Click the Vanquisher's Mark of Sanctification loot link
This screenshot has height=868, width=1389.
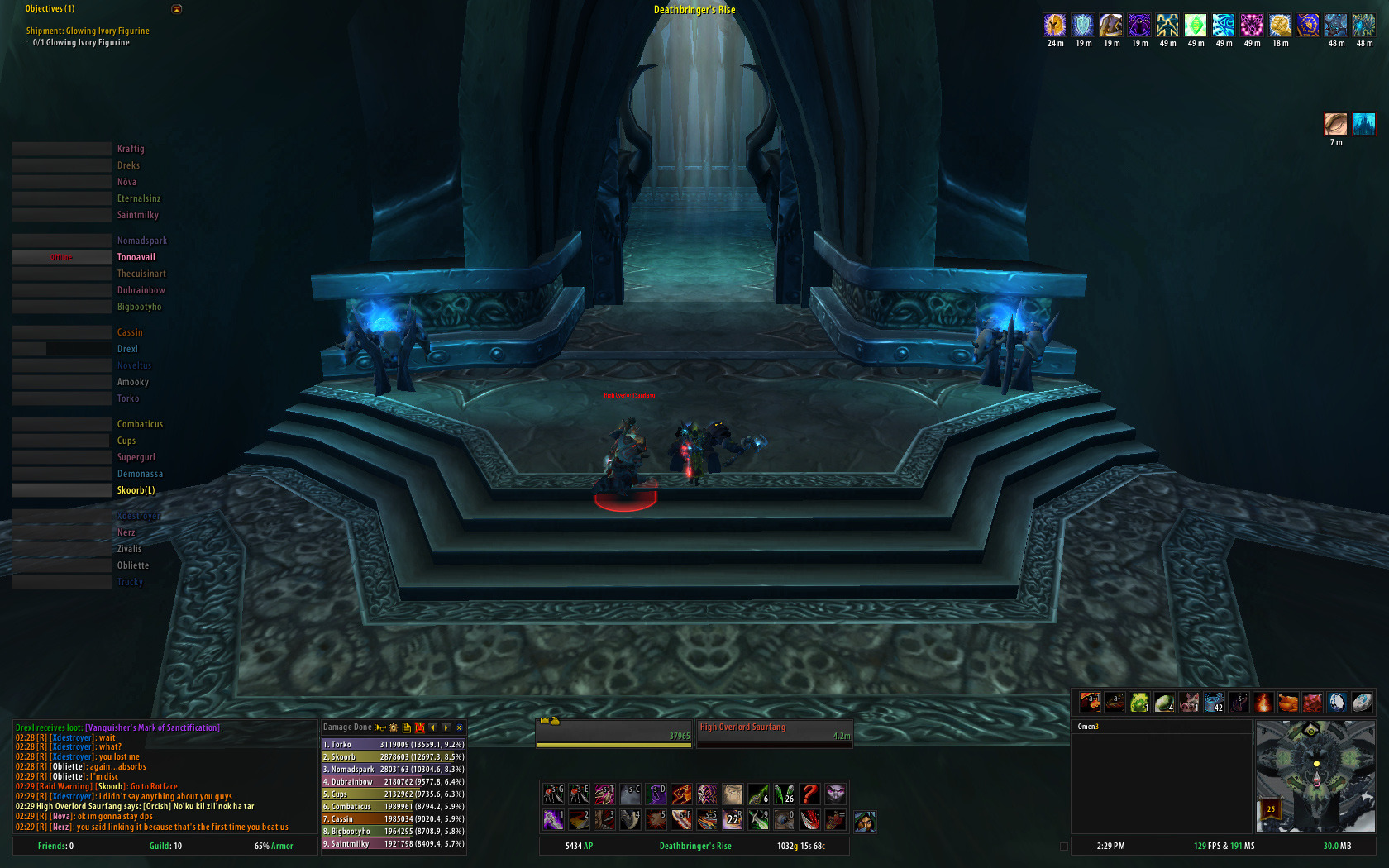(153, 727)
